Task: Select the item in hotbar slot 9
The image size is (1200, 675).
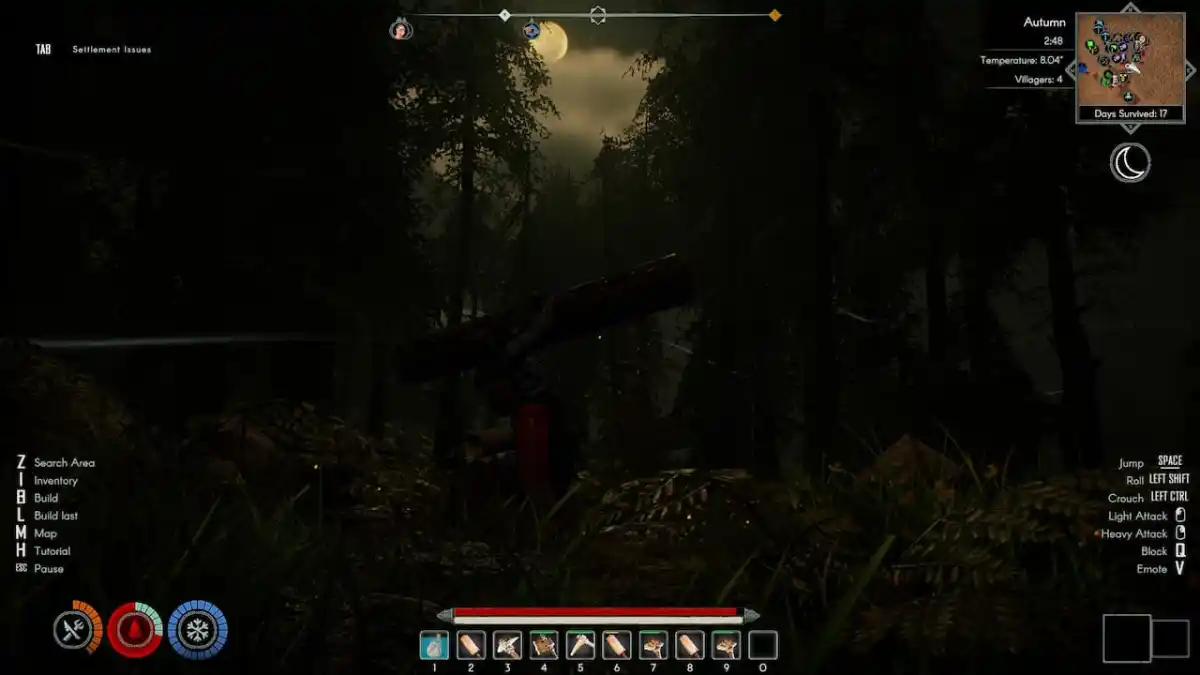Action: point(726,645)
